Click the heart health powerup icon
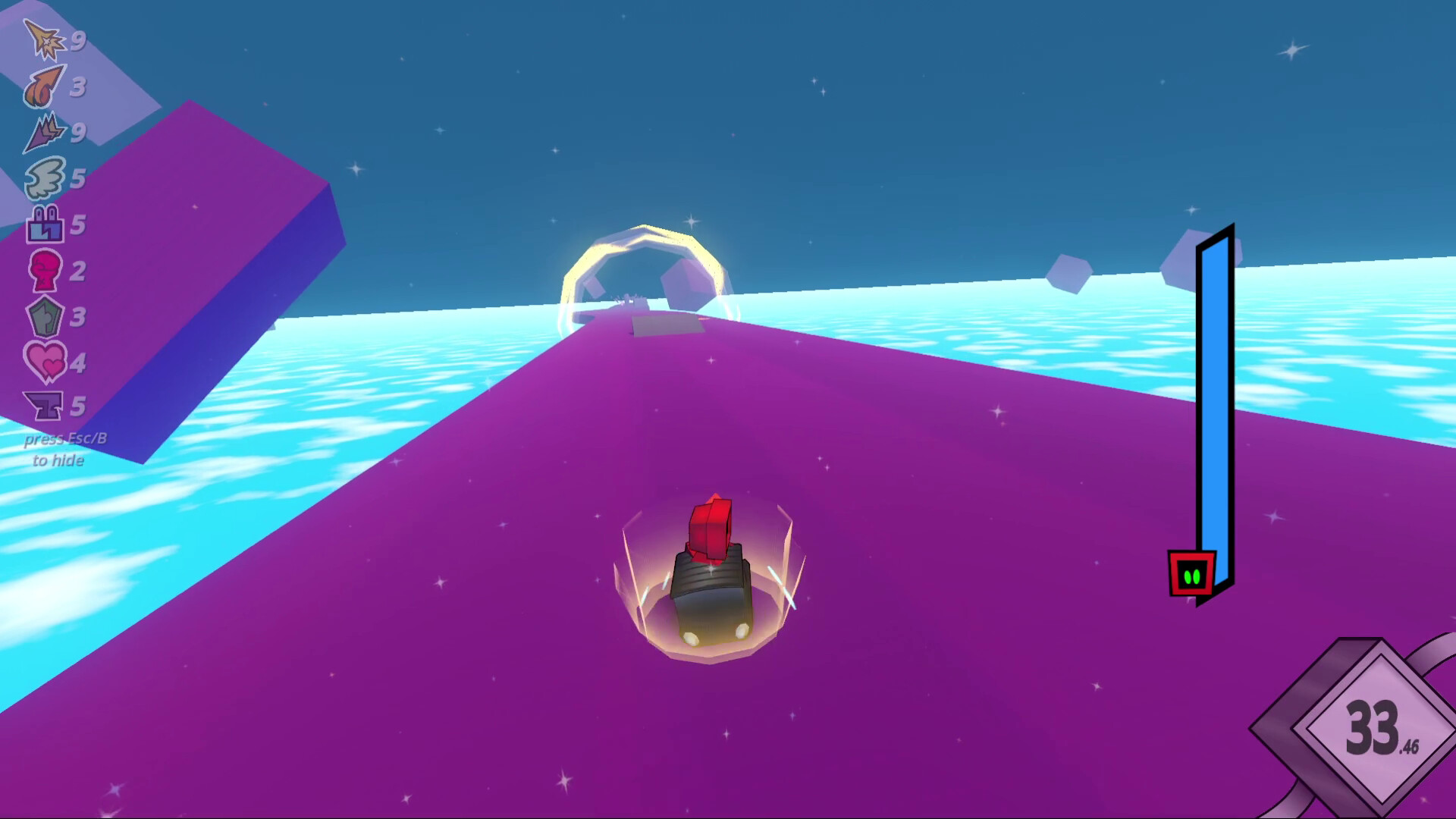1456x819 pixels. tap(44, 364)
